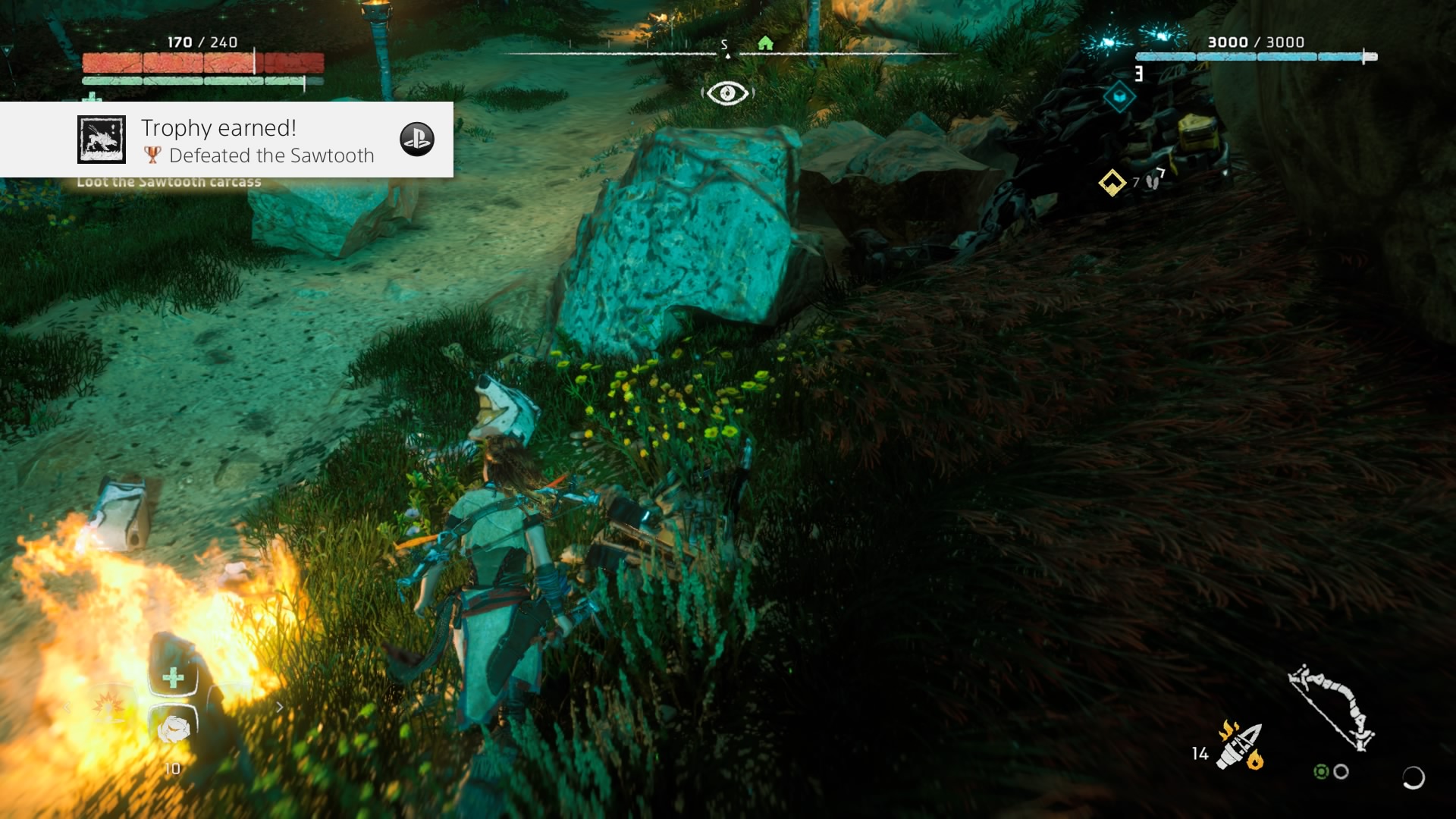Image resolution: width=1456 pixels, height=819 pixels.
Task: Select the equipped bow weapon icon
Action: [x=1332, y=707]
